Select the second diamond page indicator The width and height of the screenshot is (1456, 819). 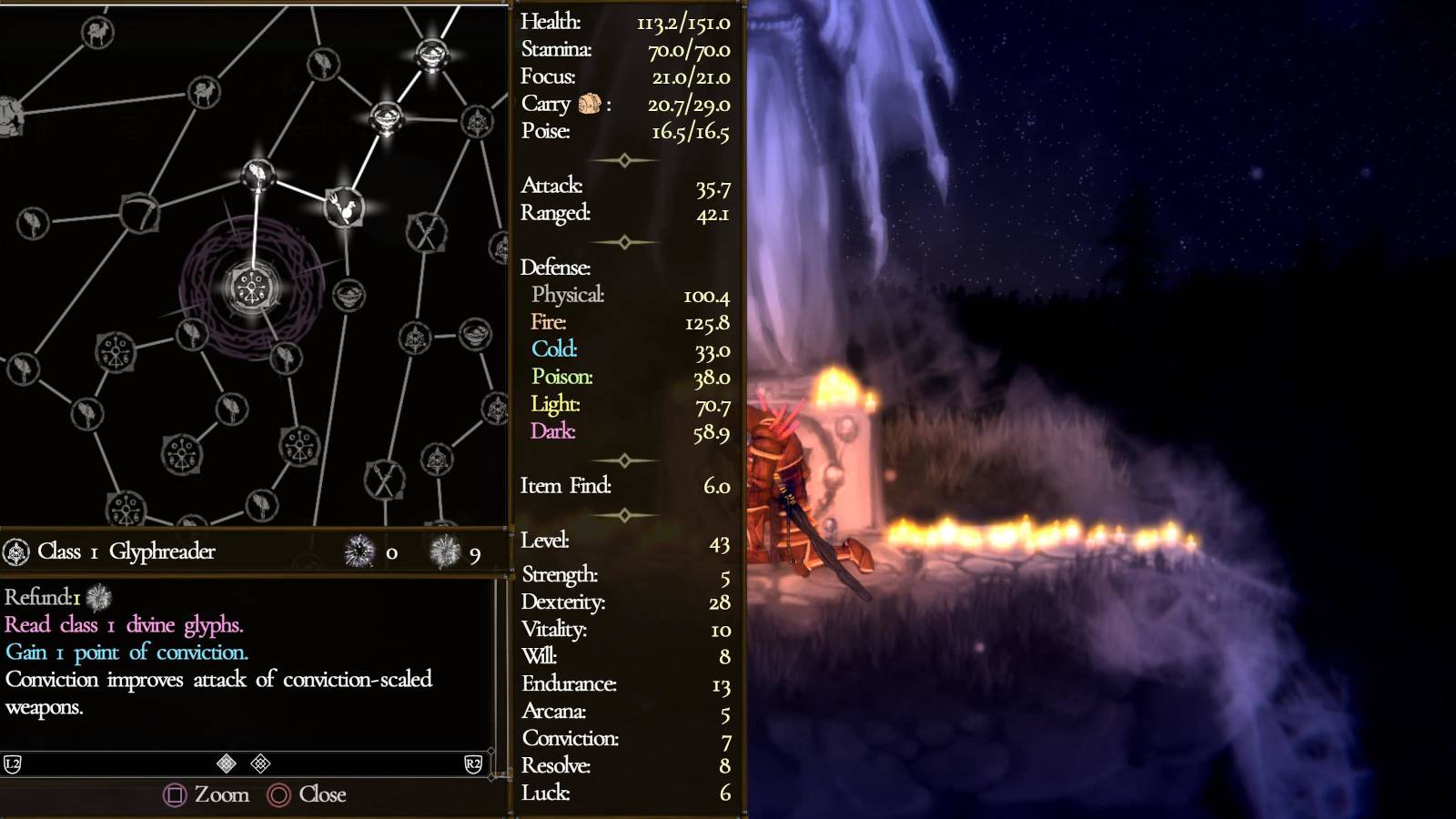(260, 763)
